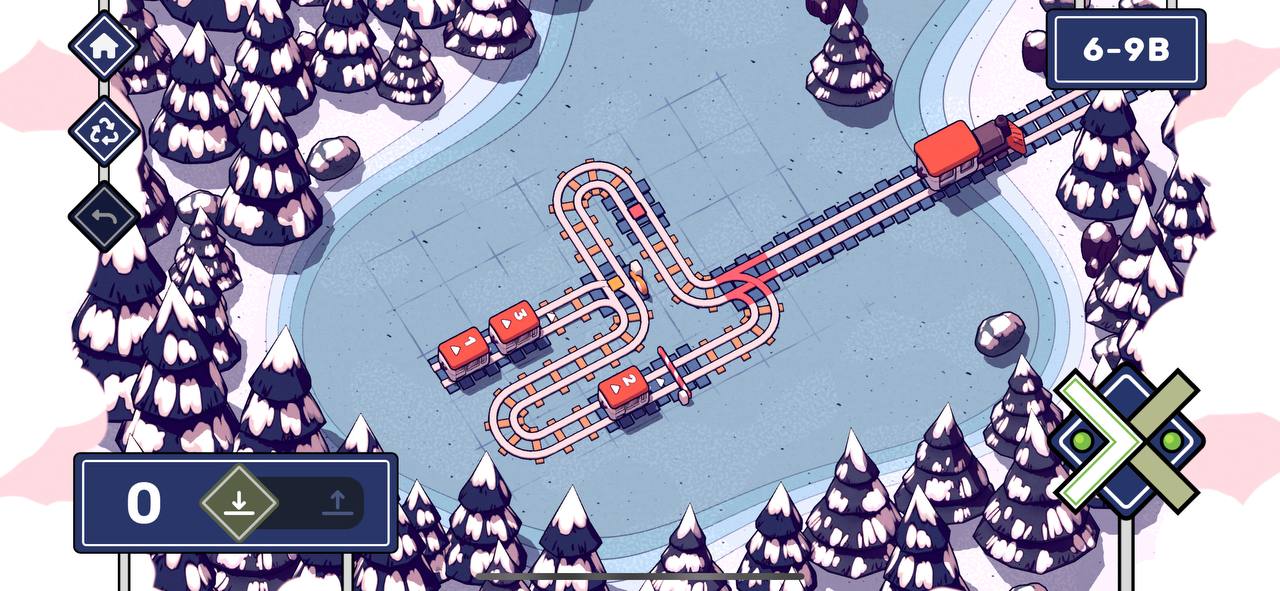Image resolution: width=1280 pixels, height=591 pixels.
Task: Select the download arrow diamond icon
Action: click(238, 502)
